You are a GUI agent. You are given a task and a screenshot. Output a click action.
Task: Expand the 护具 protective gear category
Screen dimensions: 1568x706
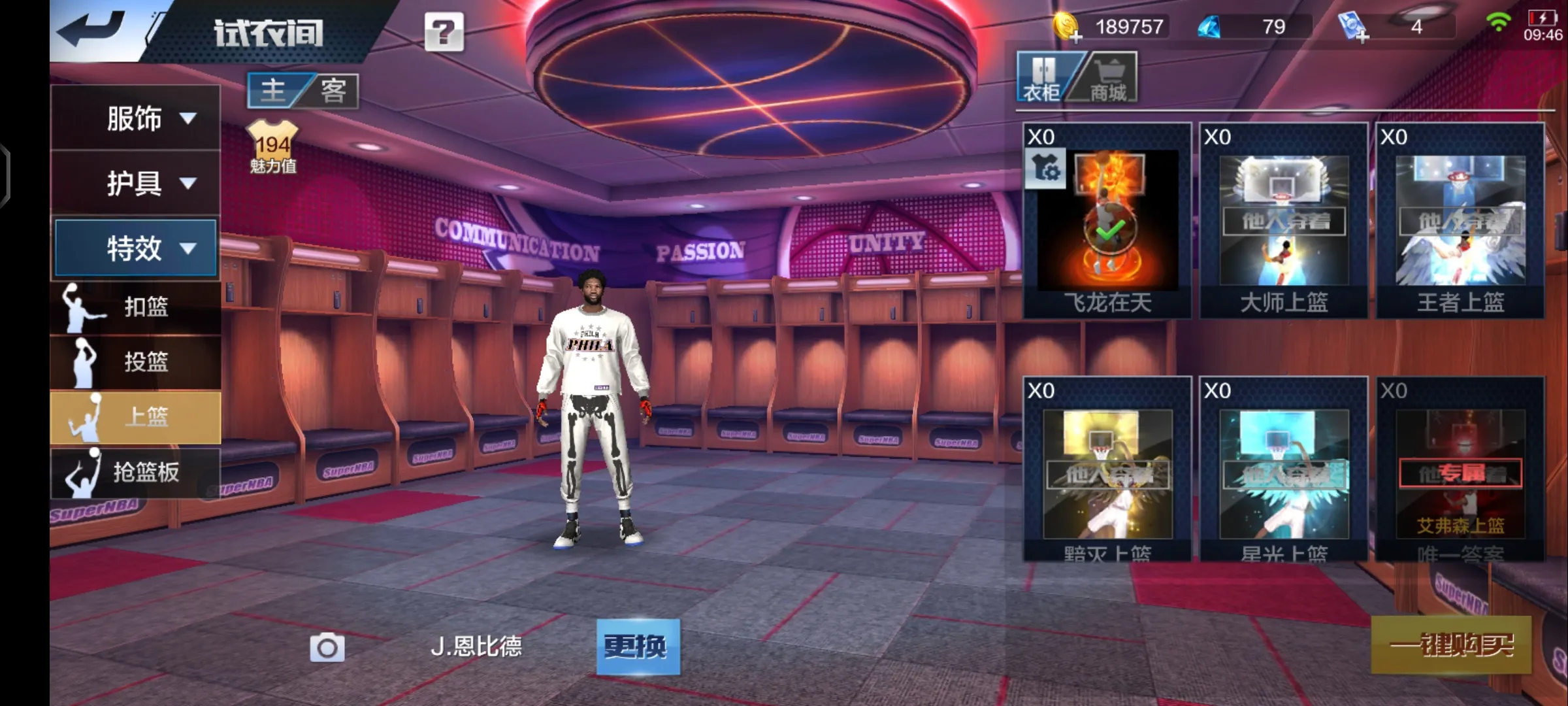click(135, 183)
